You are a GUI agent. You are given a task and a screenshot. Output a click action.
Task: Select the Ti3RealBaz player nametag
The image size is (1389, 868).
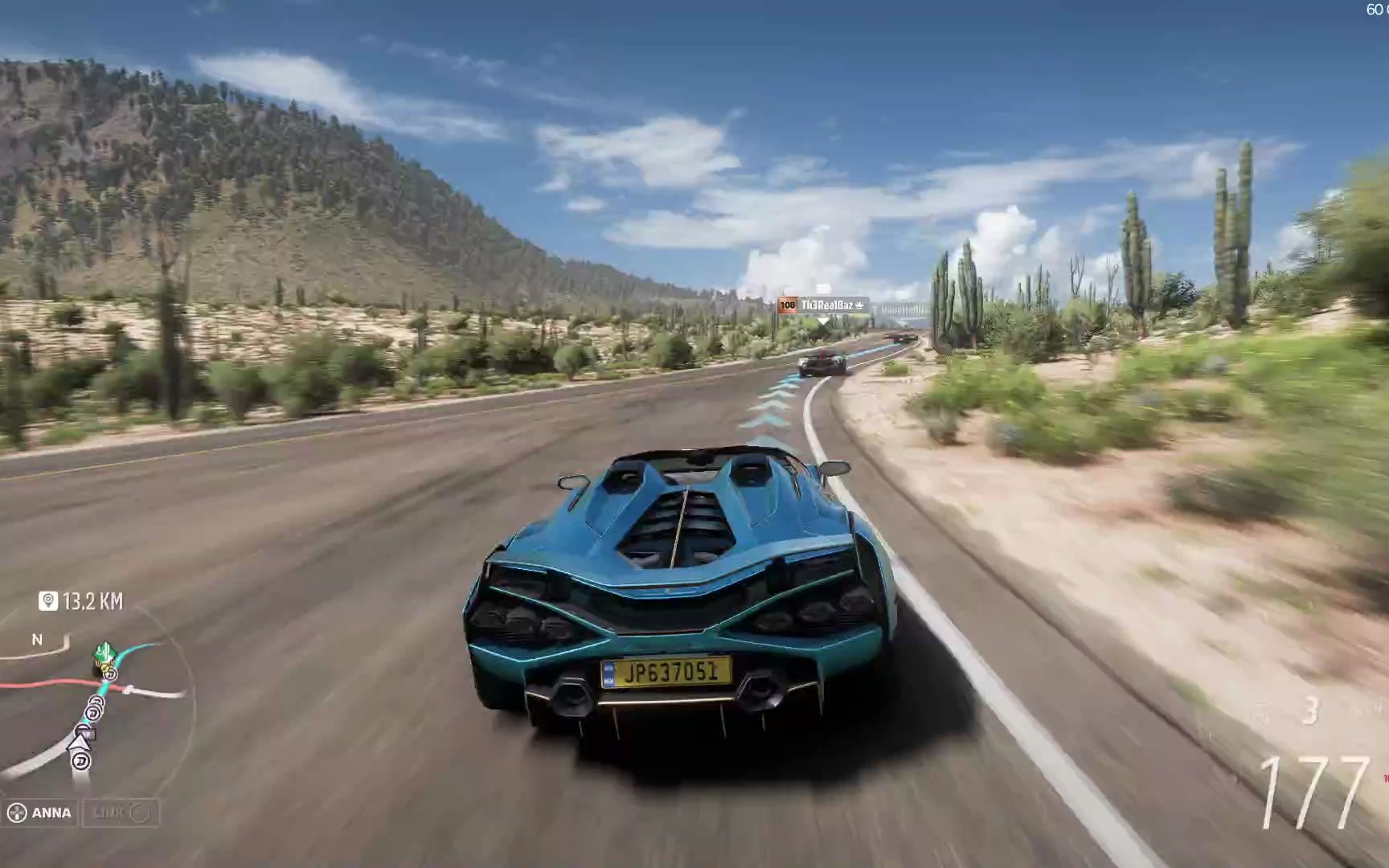coord(822,305)
